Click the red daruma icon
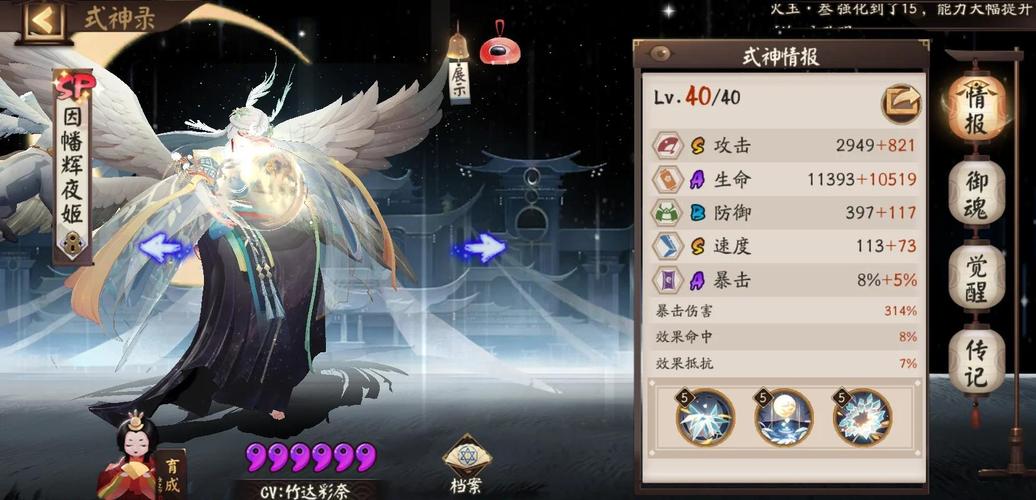Viewport: 1036px width, 500px height. coord(499,47)
